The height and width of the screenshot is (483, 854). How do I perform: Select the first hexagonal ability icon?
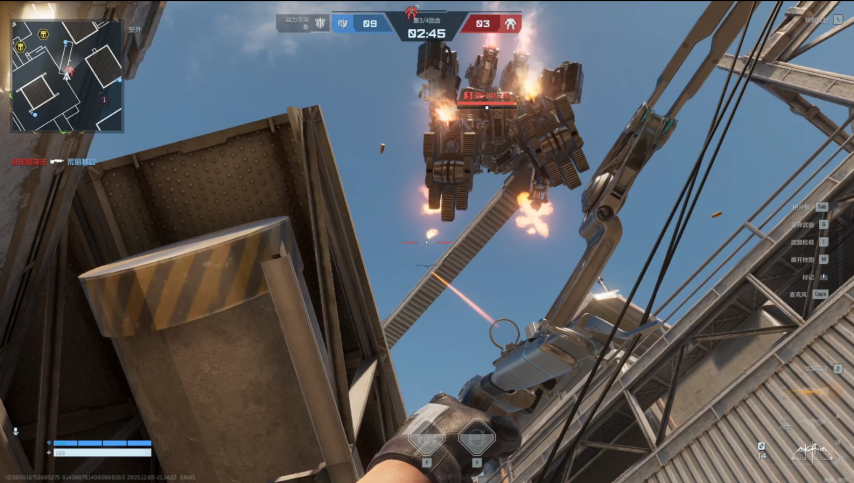427,438
